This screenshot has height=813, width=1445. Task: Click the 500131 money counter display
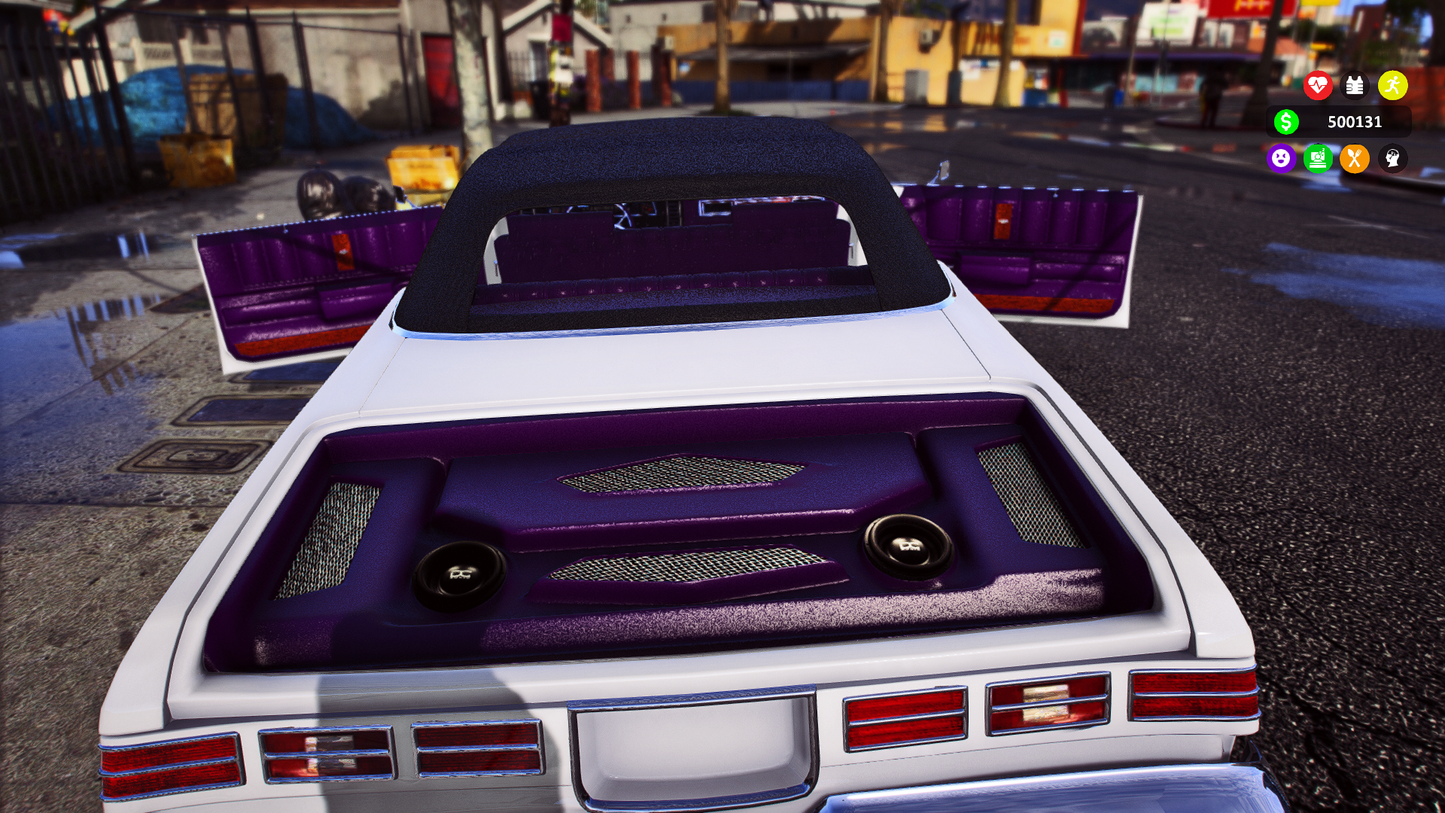[x=1353, y=121]
